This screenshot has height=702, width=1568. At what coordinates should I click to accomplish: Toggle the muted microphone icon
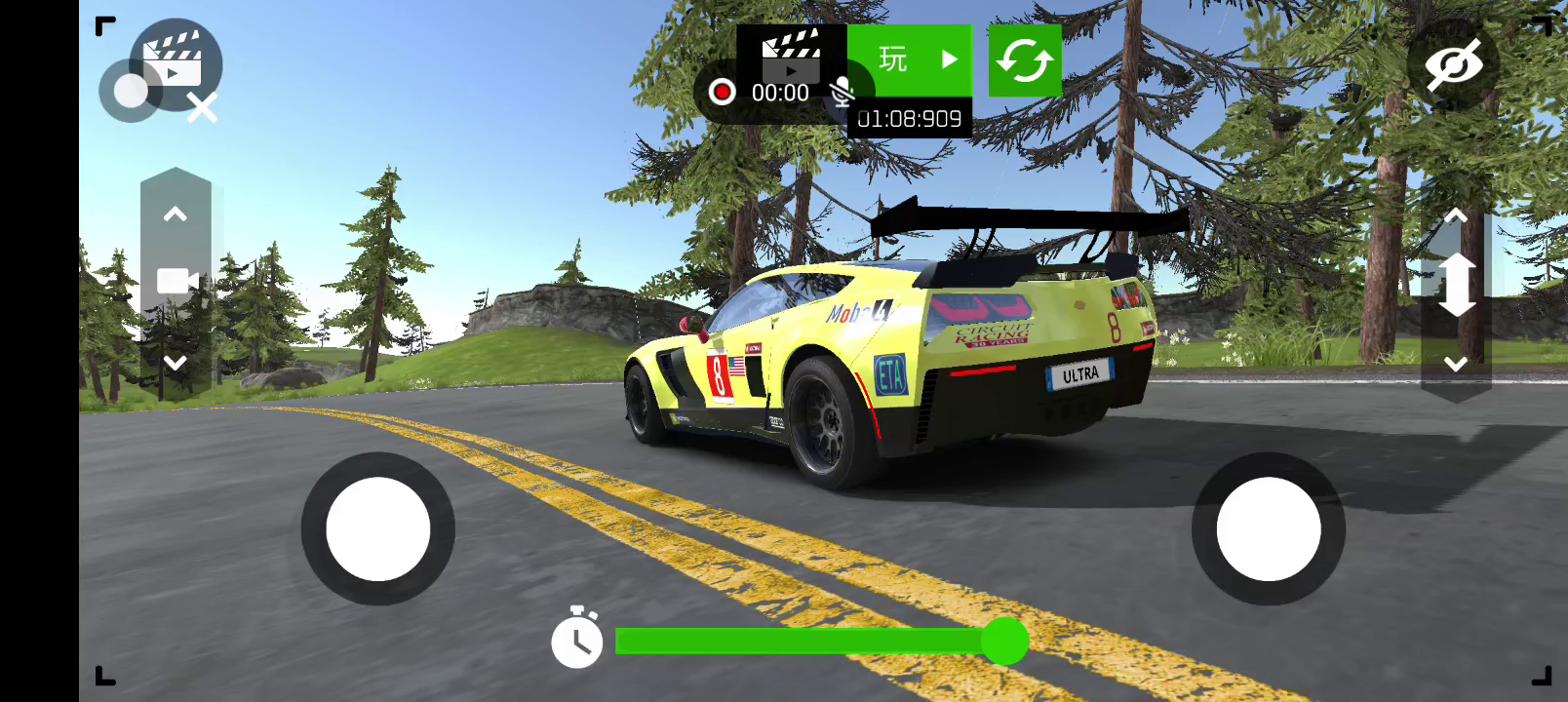842,93
